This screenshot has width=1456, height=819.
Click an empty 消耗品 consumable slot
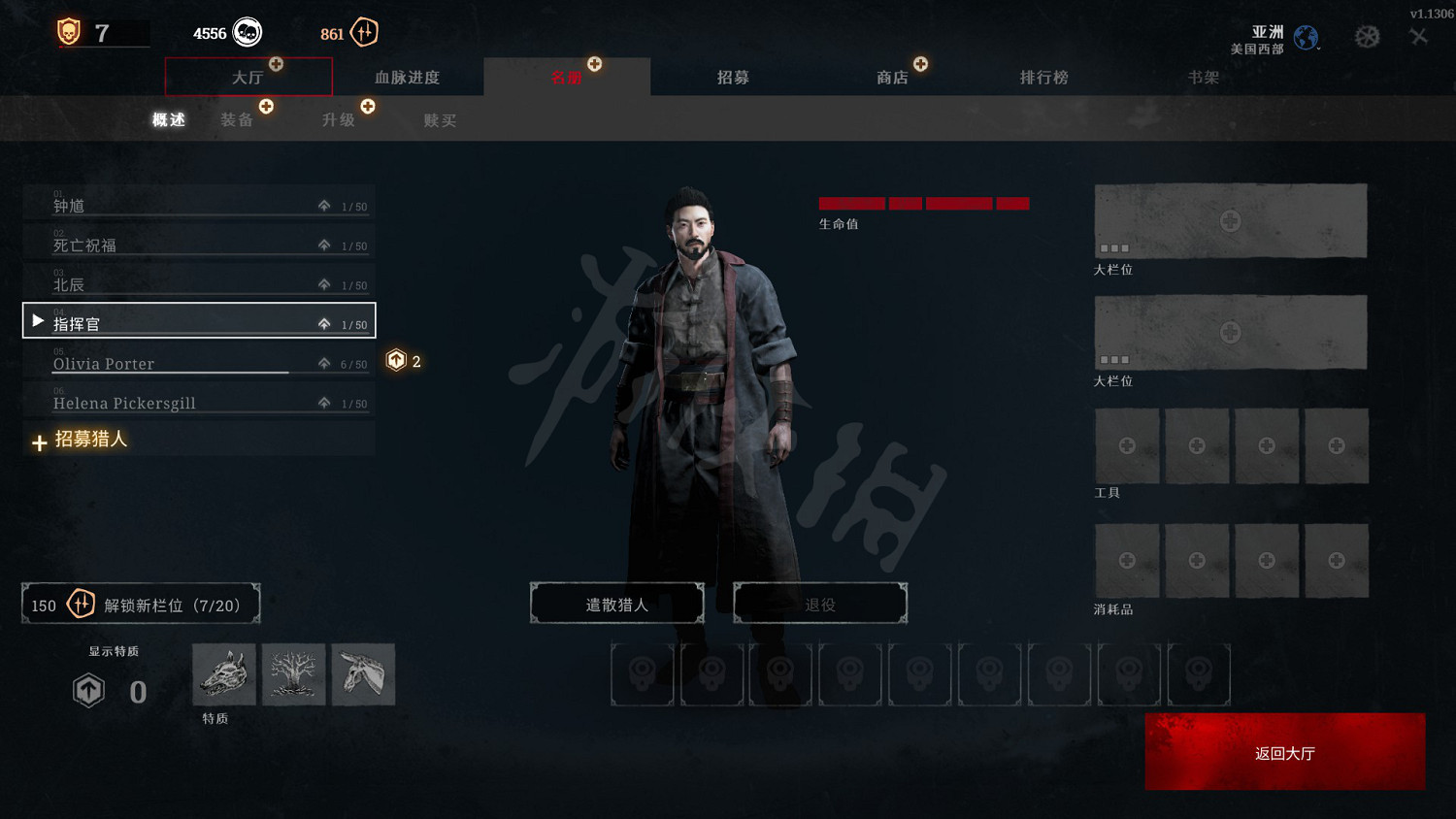(1127, 560)
